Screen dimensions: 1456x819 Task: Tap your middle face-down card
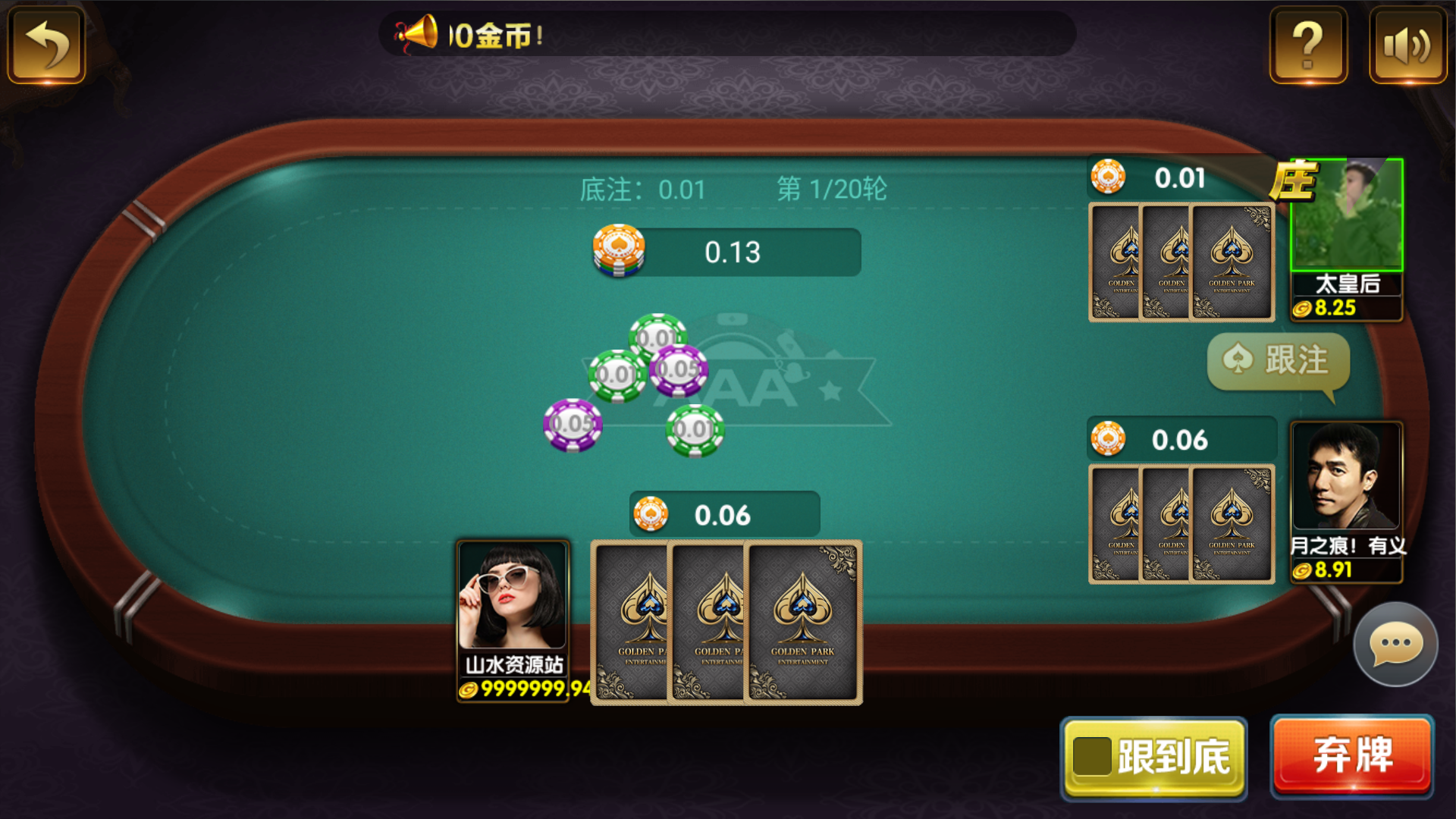click(708, 620)
